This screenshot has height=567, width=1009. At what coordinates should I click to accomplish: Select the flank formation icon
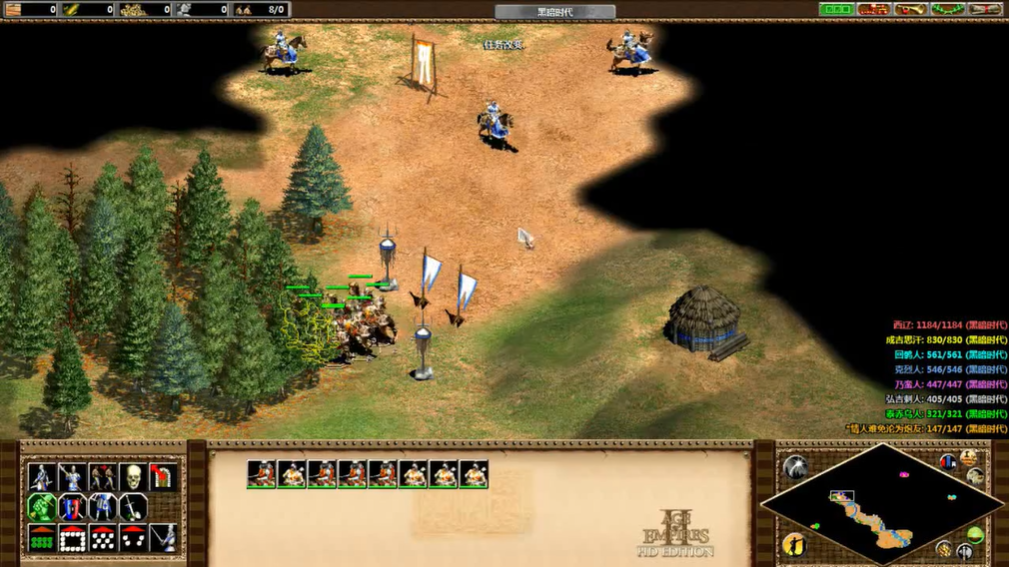click(x=133, y=539)
